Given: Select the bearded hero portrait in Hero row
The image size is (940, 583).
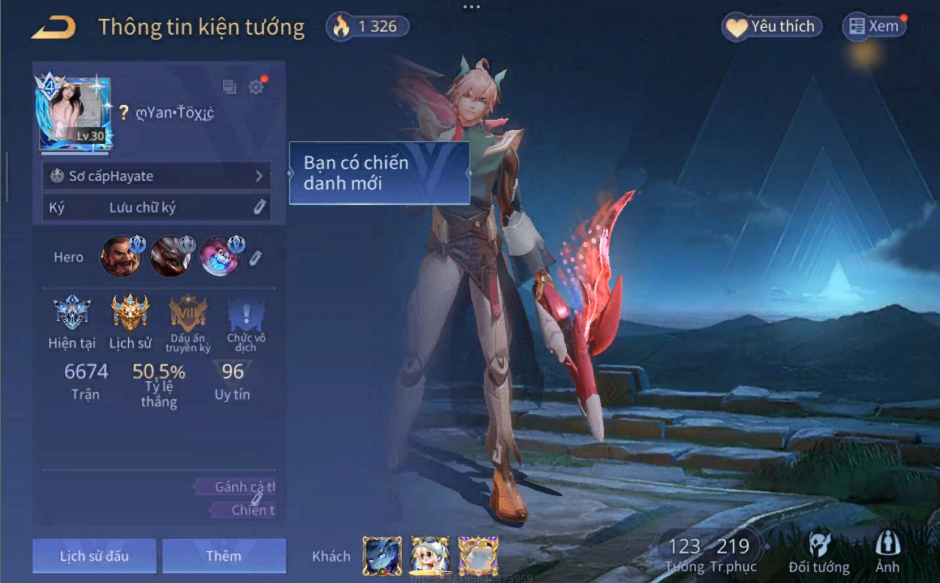Looking at the screenshot, I should (x=121, y=257).
